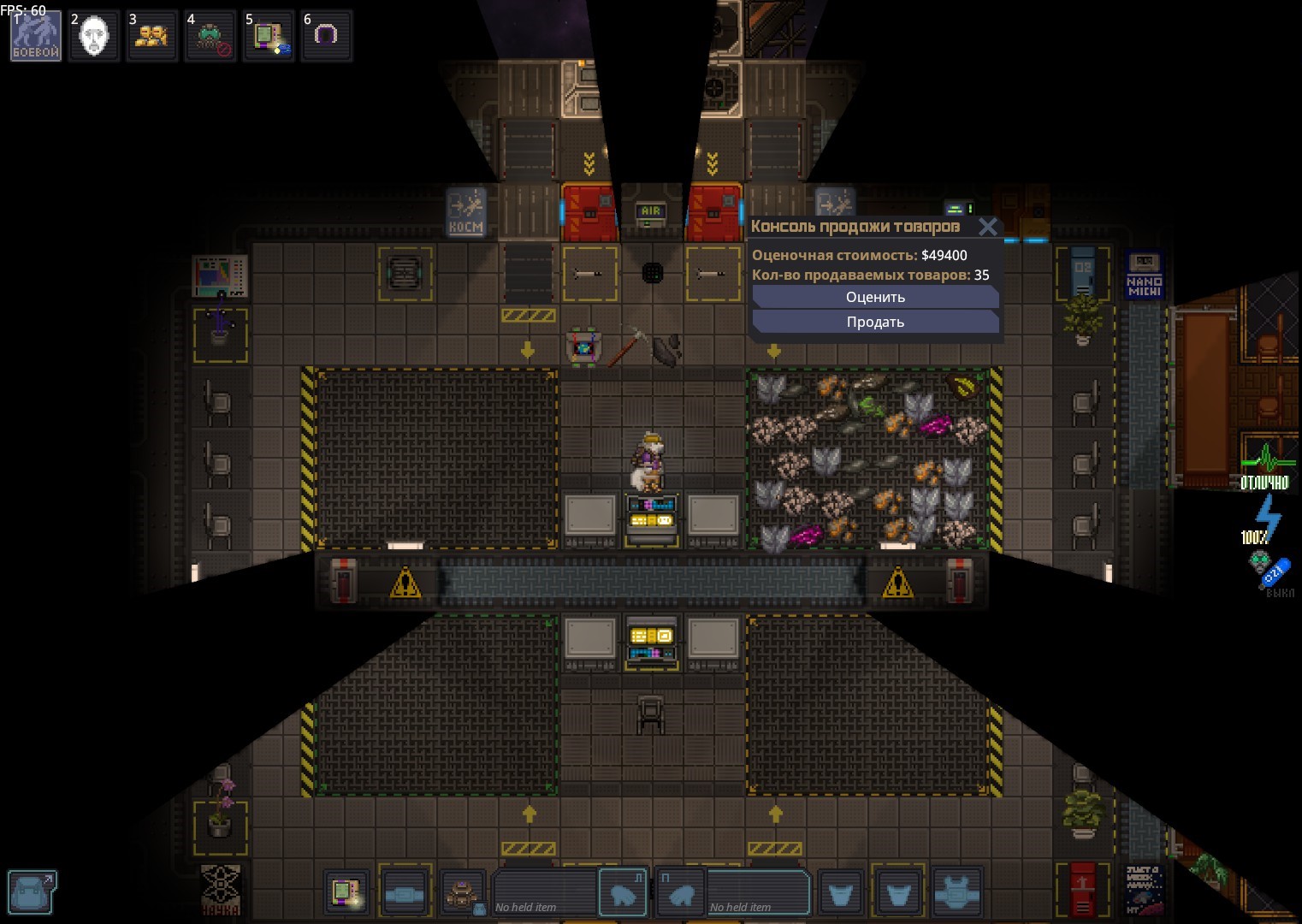
Task: Click the armor vest suit storage slot
Action: click(956, 894)
